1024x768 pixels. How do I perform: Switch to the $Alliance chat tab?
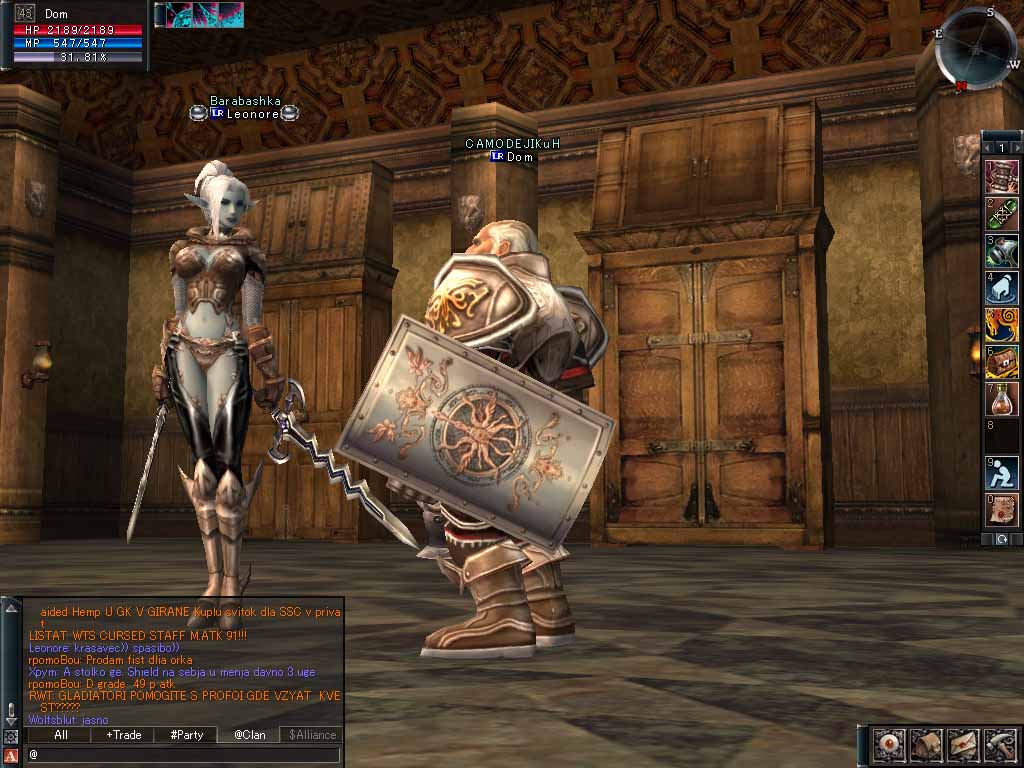311,735
